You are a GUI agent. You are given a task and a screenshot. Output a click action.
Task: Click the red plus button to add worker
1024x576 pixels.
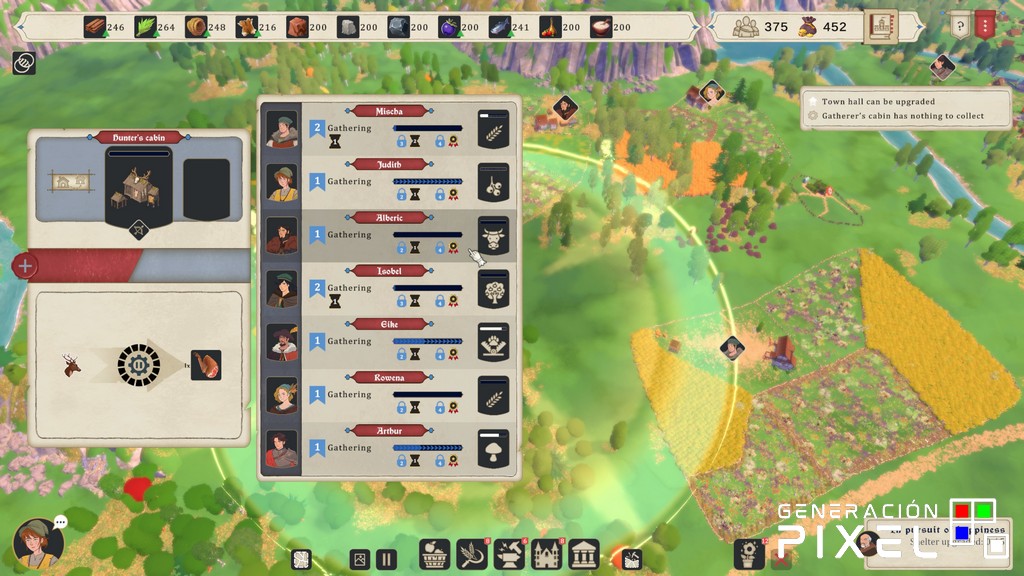coord(26,267)
